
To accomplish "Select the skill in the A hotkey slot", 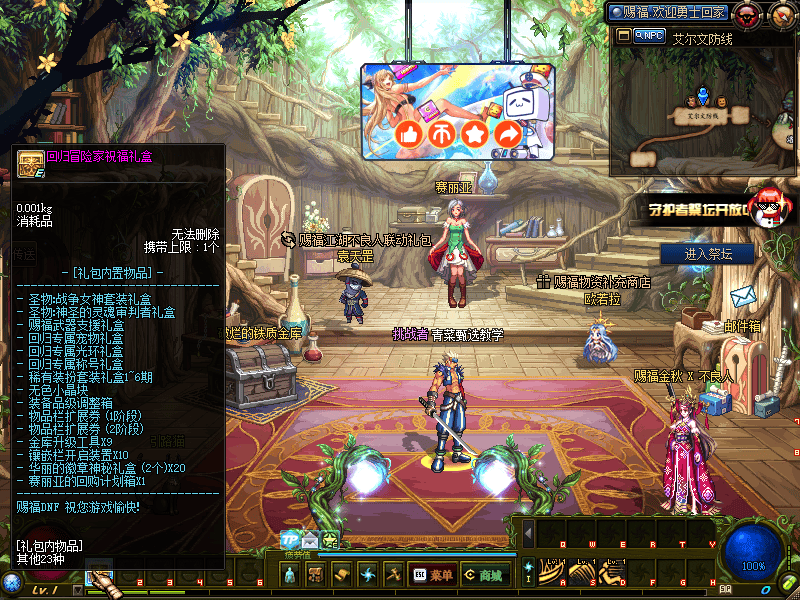I will click(x=550, y=574).
